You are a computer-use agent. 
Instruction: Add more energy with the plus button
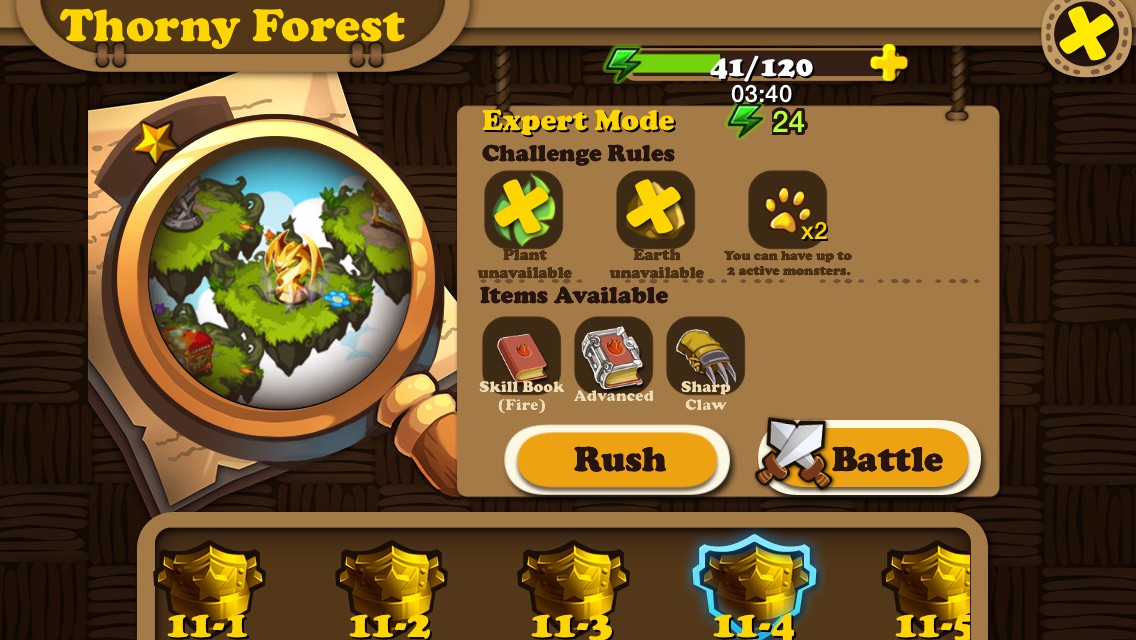887,64
